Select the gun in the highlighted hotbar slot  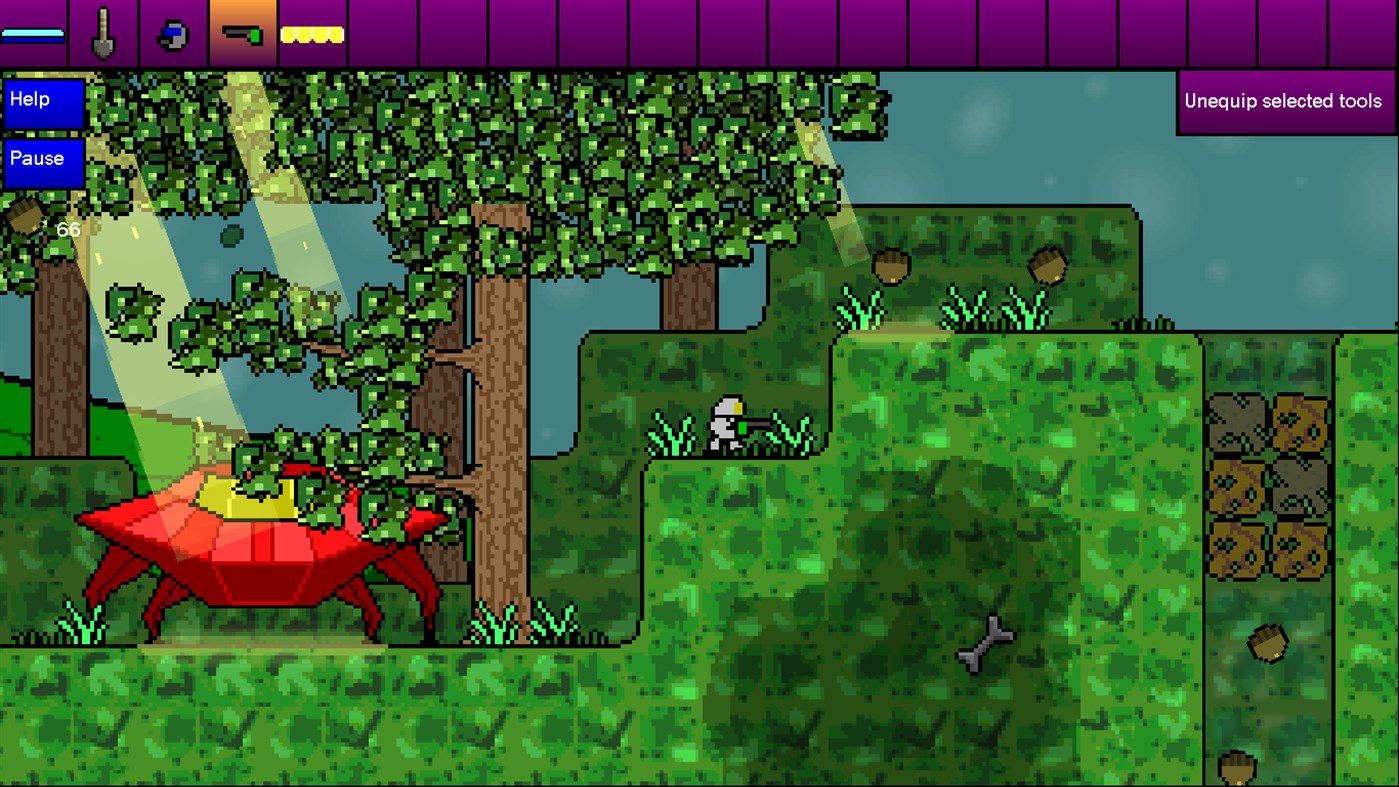(x=240, y=30)
